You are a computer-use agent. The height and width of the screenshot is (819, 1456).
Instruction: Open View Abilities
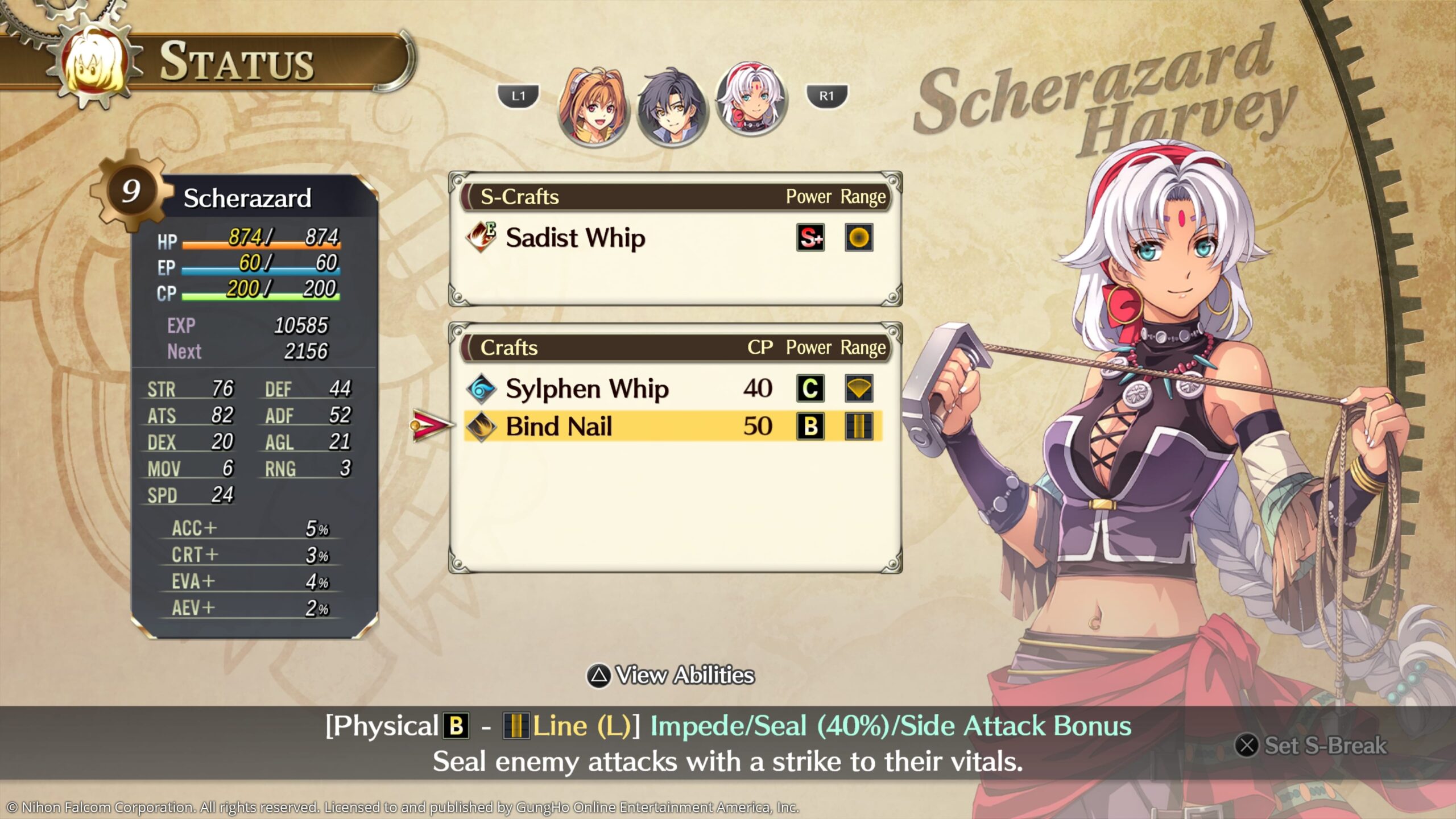pos(671,676)
